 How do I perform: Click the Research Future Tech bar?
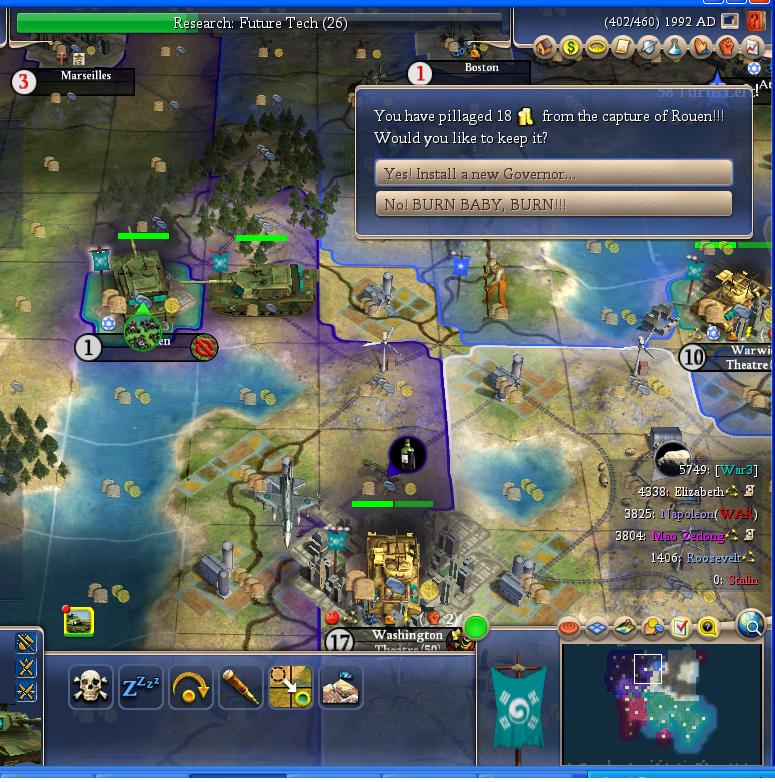(x=260, y=23)
